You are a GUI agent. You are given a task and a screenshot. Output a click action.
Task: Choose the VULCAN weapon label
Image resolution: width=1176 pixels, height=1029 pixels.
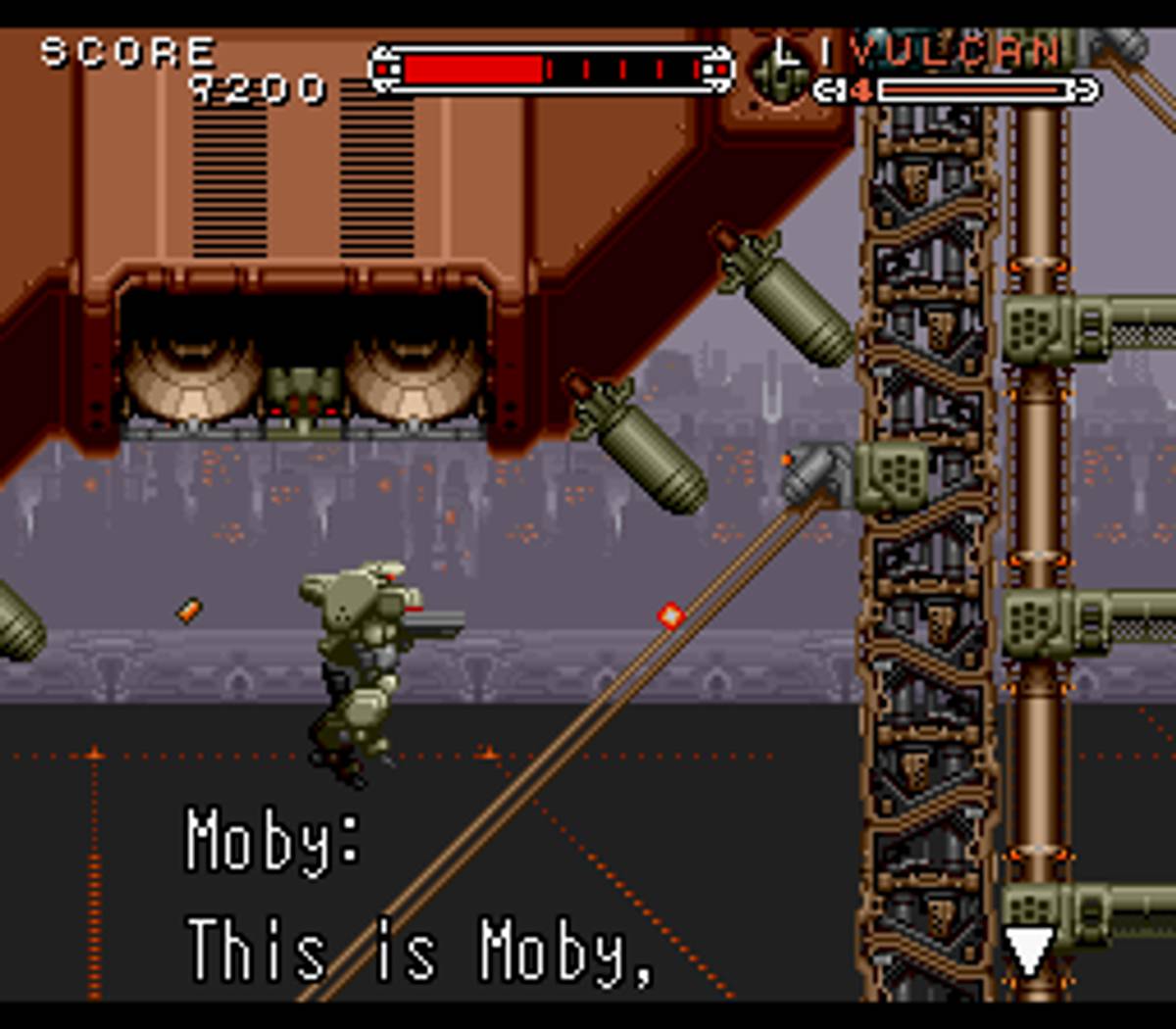click(x=955, y=51)
